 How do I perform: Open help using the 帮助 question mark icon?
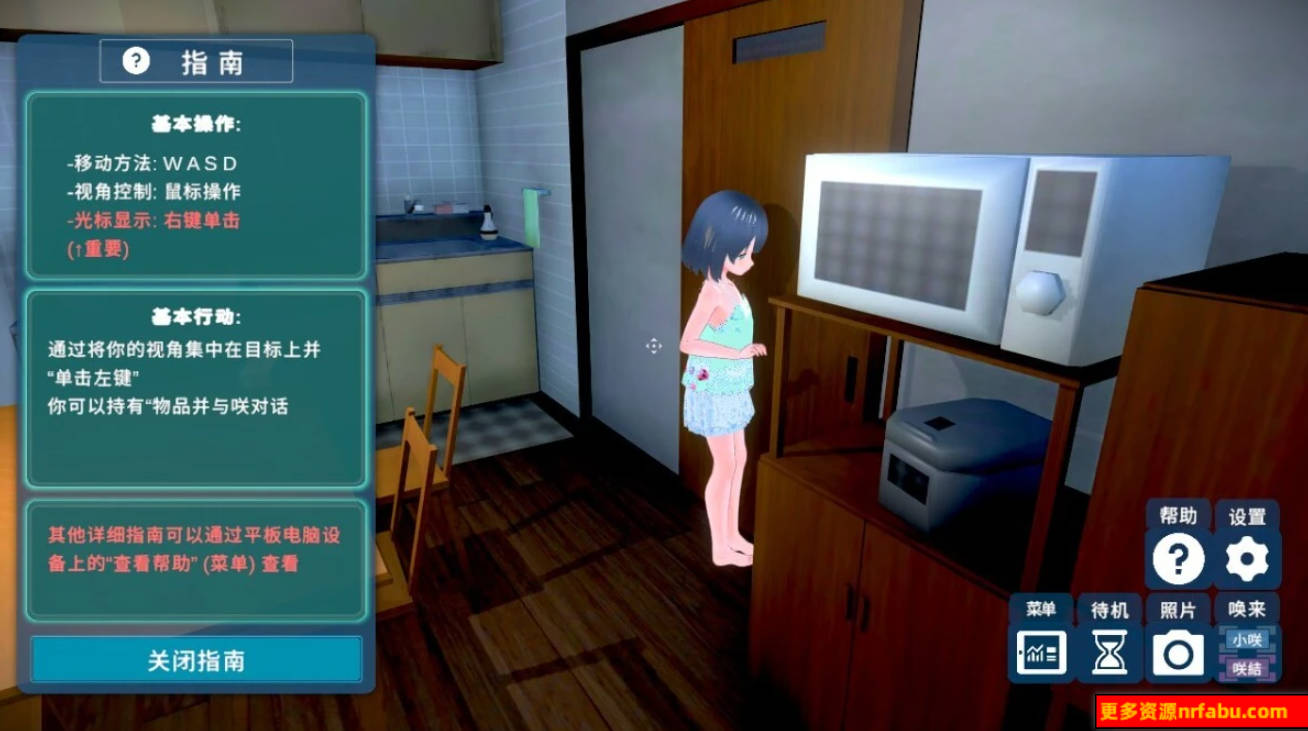click(1178, 557)
